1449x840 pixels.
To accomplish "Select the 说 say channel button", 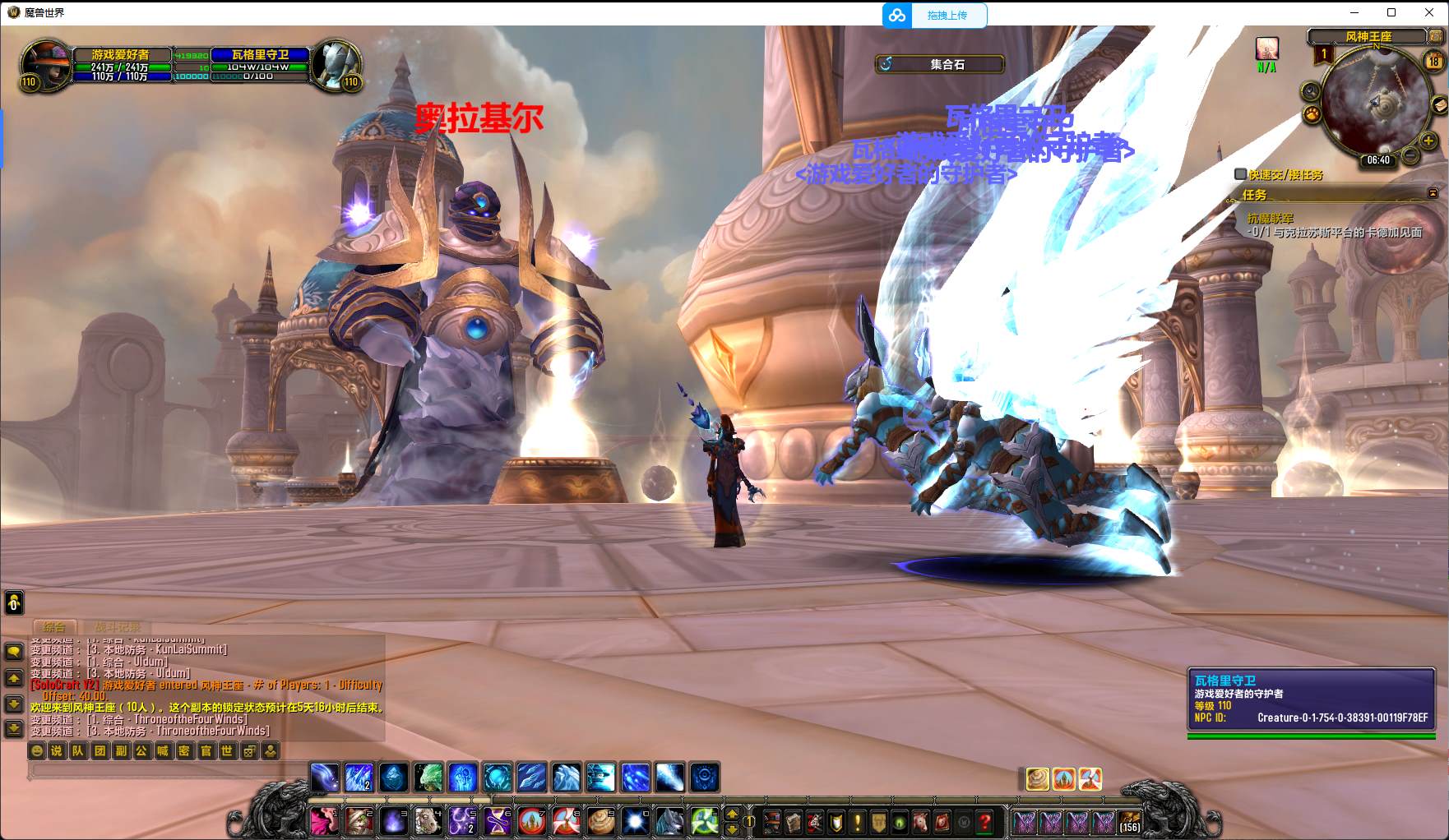I will [57, 750].
